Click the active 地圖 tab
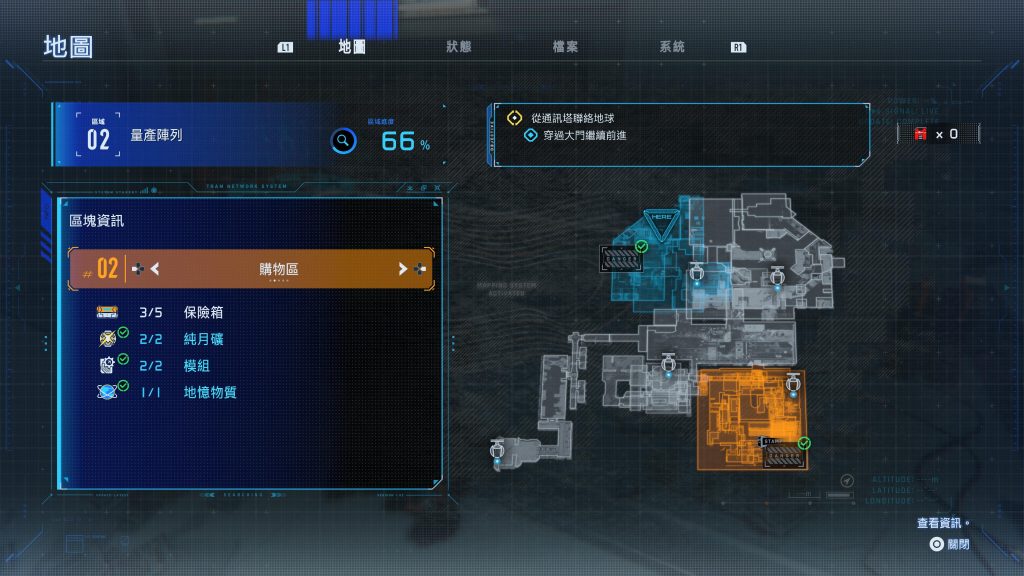The image size is (1024, 576). 351,47
